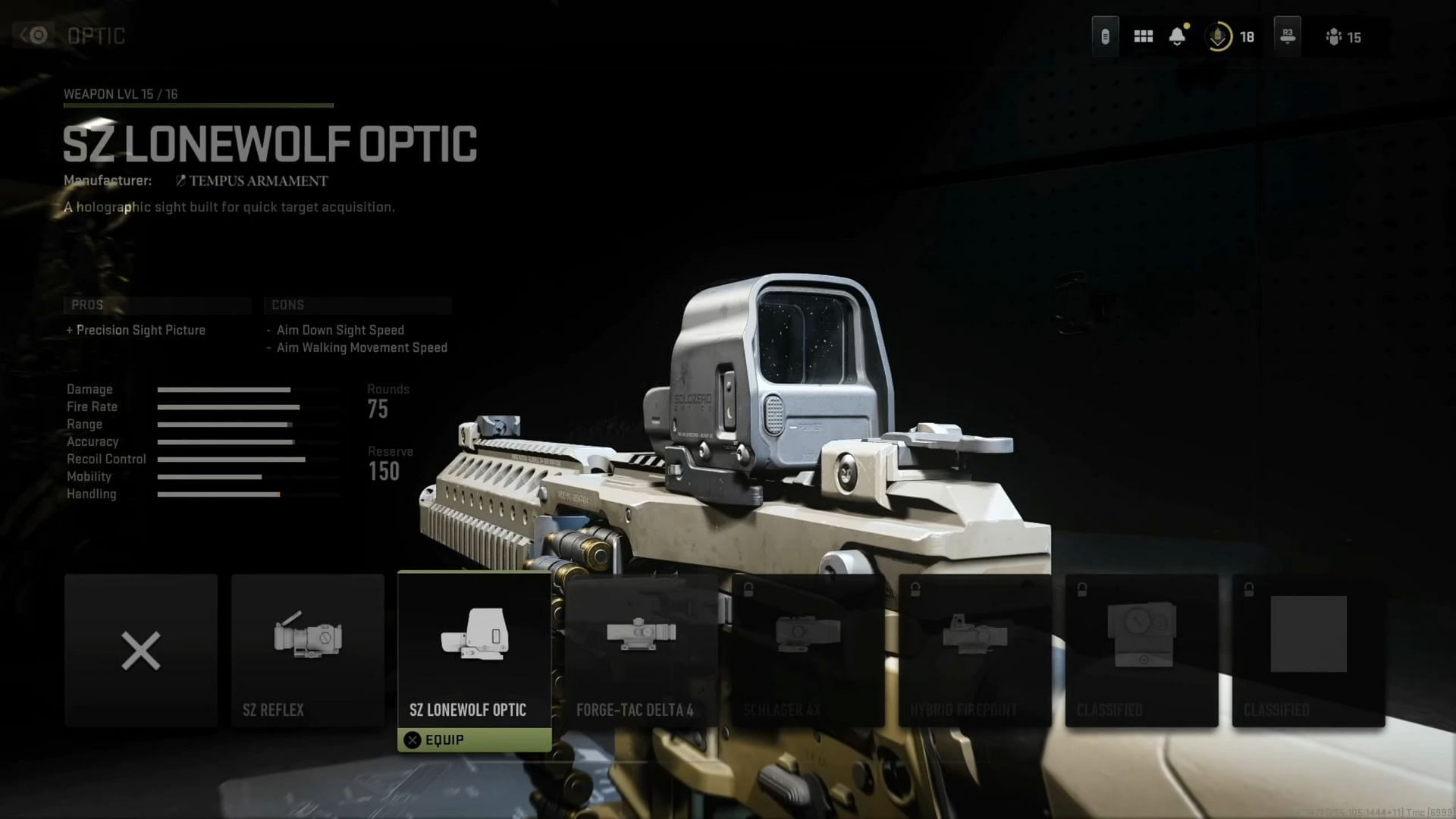This screenshot has height=819, width=1456.
Task: Choose the SZ Reflex optic
Action: point(308,651)
